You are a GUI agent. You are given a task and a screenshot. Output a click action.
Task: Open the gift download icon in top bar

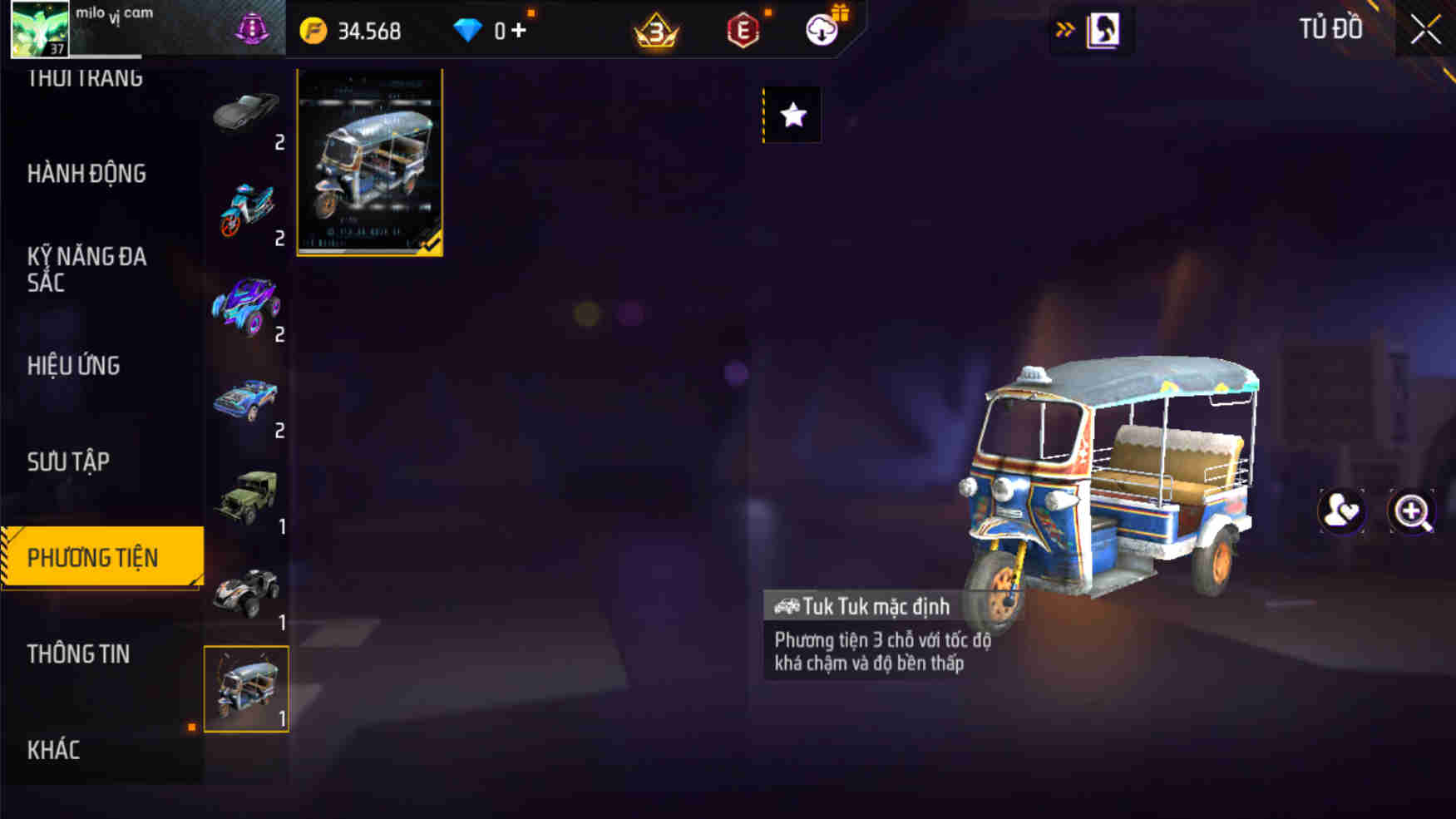coord(821,30)
